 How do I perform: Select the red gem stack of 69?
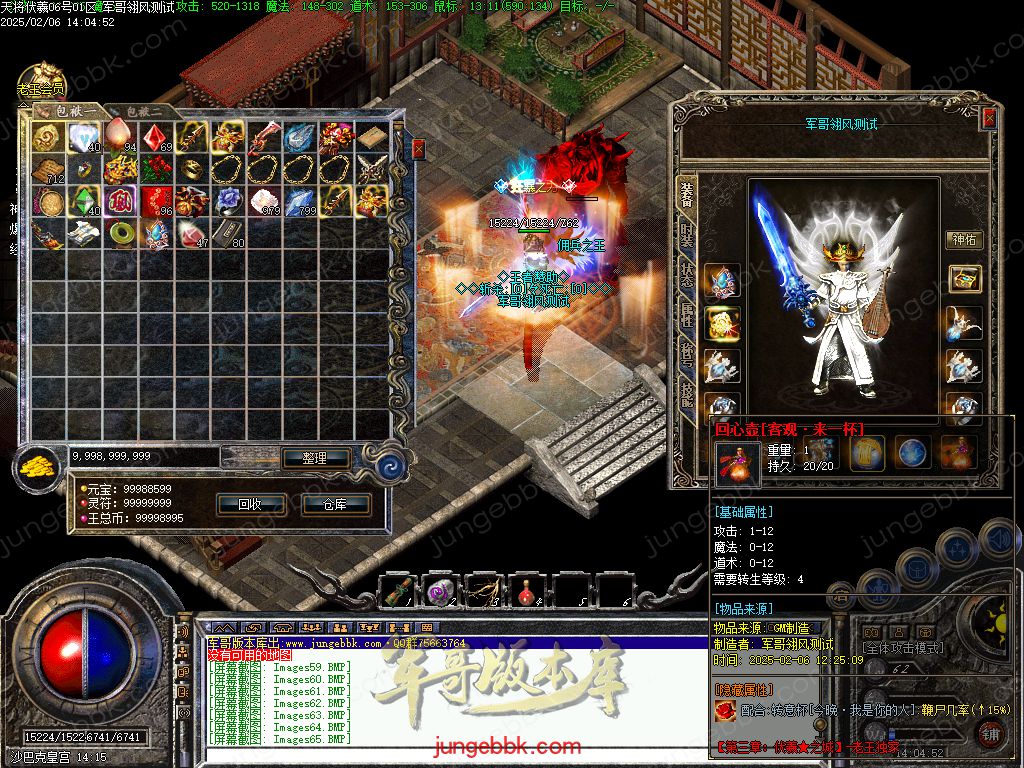coord(155,136)
